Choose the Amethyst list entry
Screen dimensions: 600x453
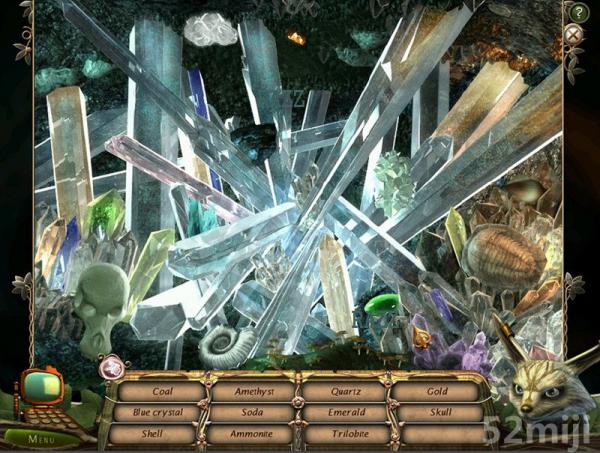point(250,391)
